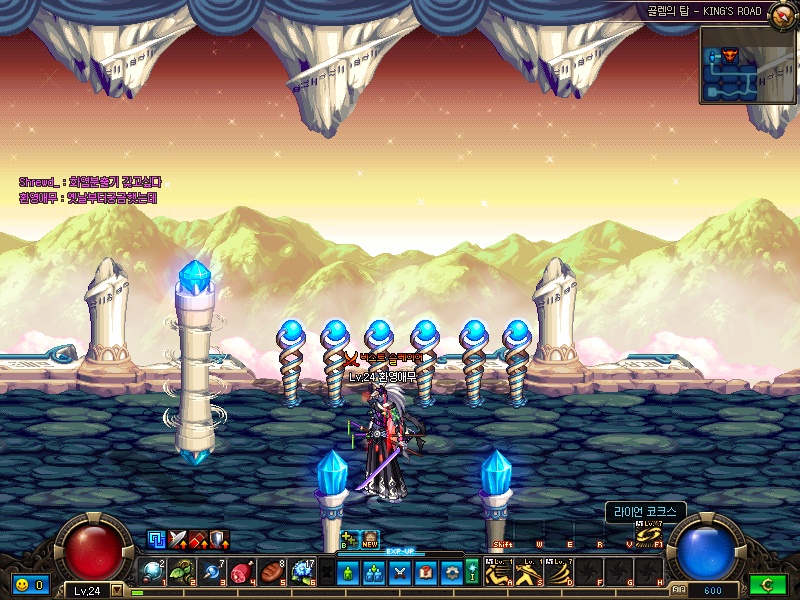Use the blue orb potion in slot 1
The width and height of the screenshot is (800, 600).
[151, 571]
